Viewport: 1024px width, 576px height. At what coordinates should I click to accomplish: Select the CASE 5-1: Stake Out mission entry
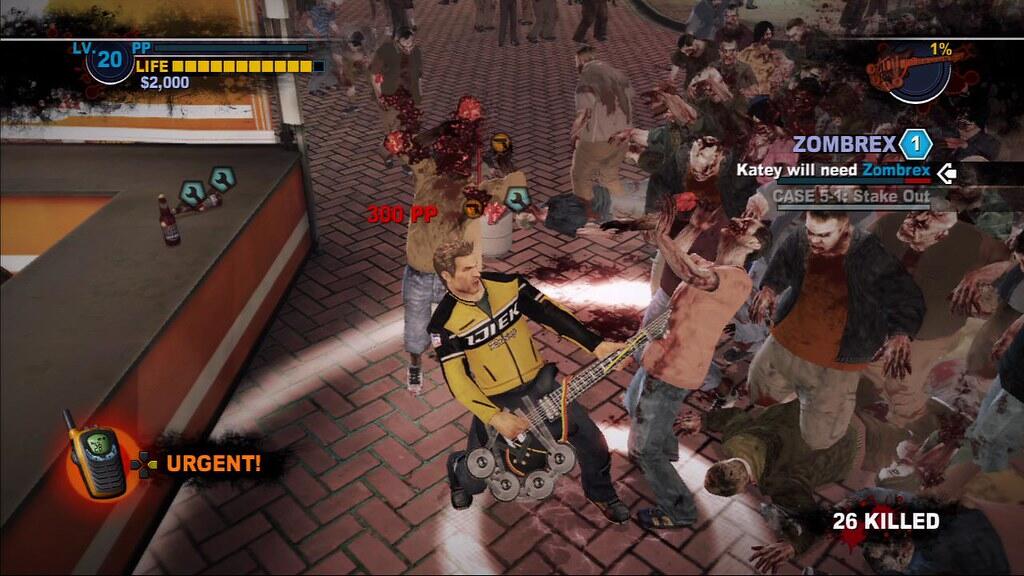pyautogui.click(x=851, y=196)
